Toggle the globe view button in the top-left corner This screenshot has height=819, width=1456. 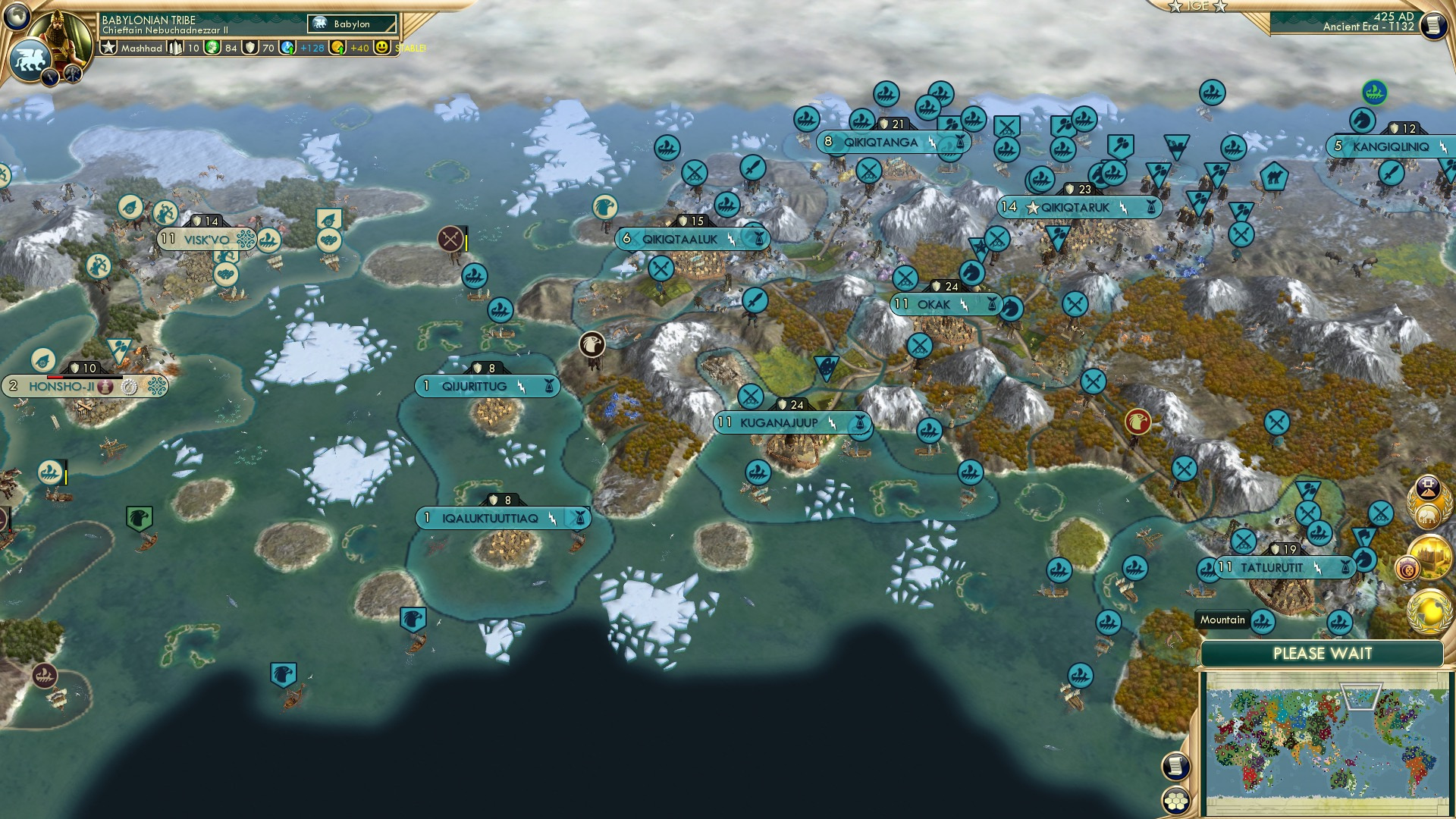coord(17,17)
